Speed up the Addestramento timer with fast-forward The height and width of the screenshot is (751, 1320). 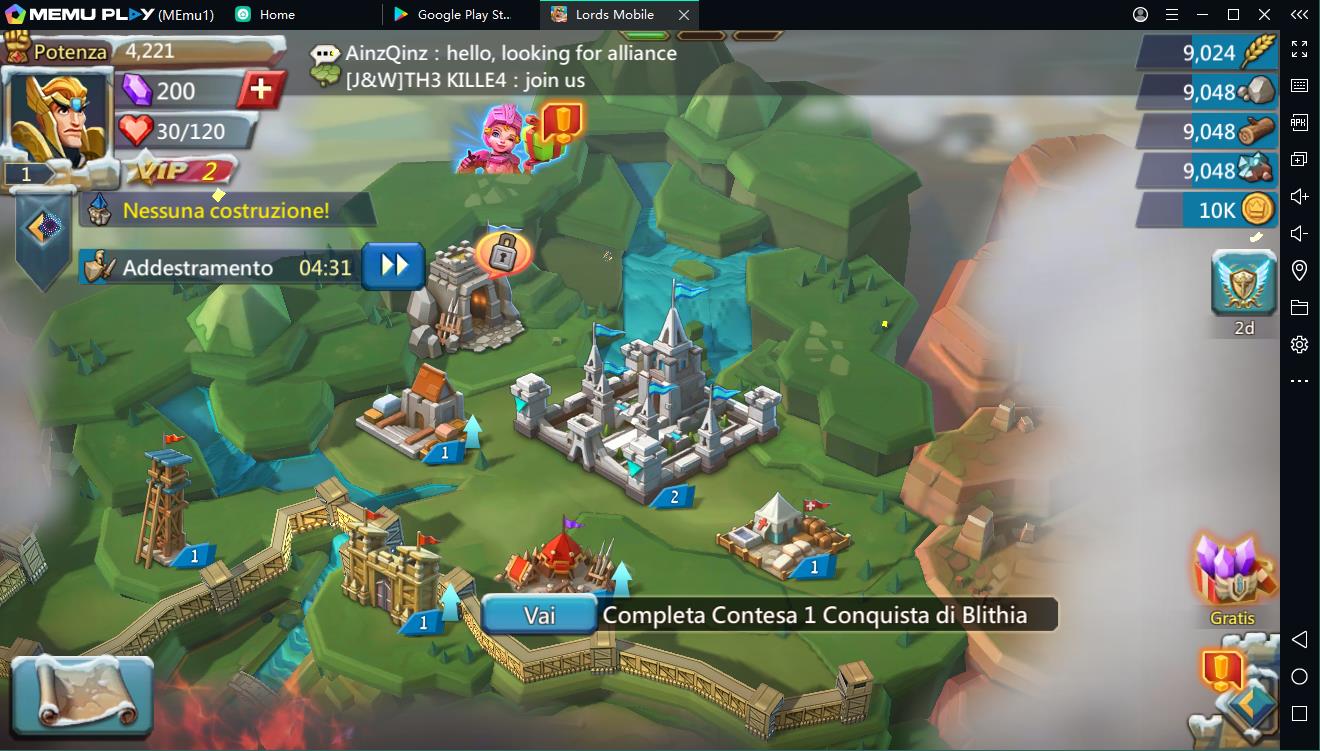click(392, 267)
